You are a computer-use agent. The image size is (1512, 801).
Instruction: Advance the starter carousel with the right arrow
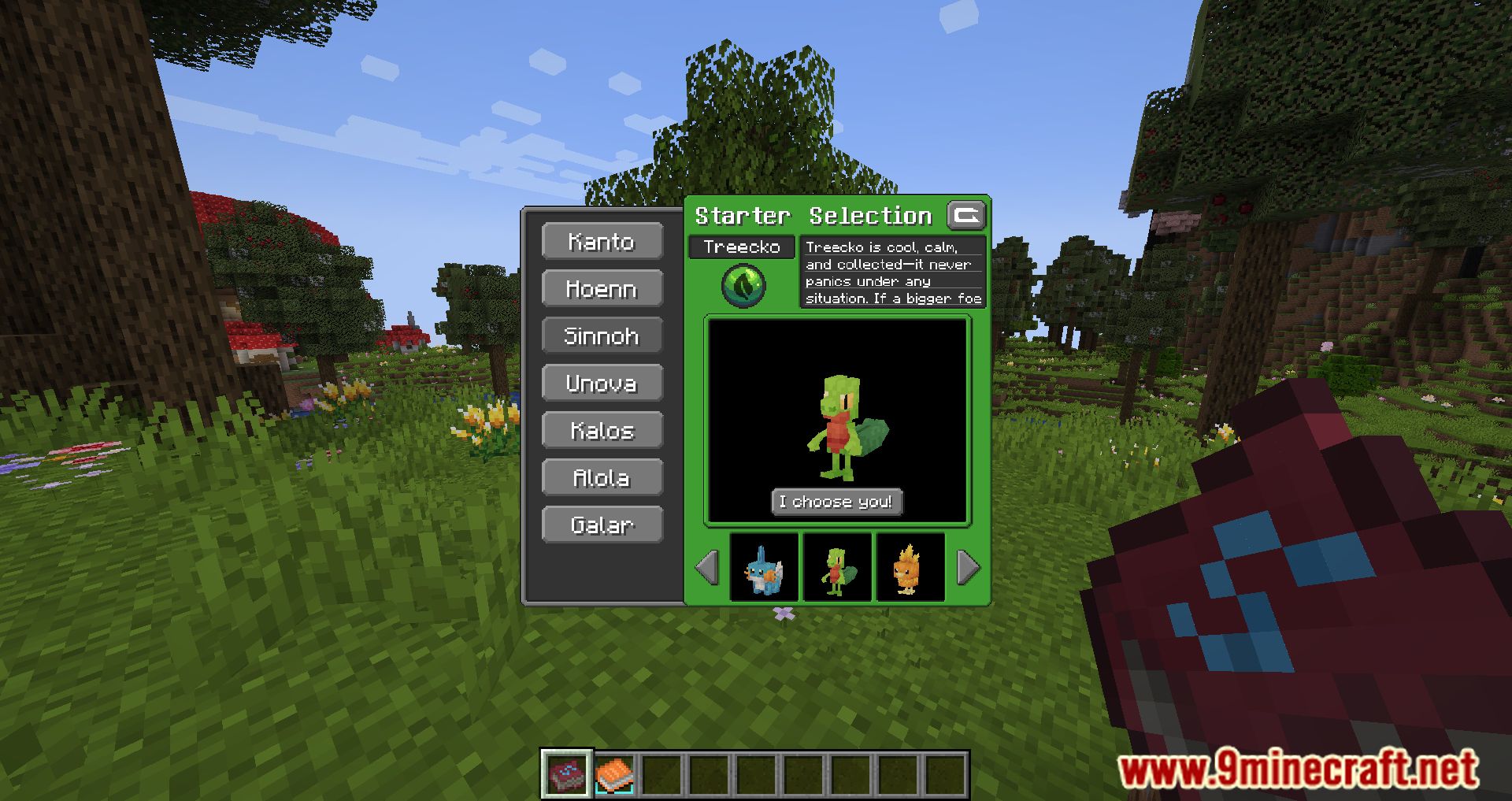968,568
